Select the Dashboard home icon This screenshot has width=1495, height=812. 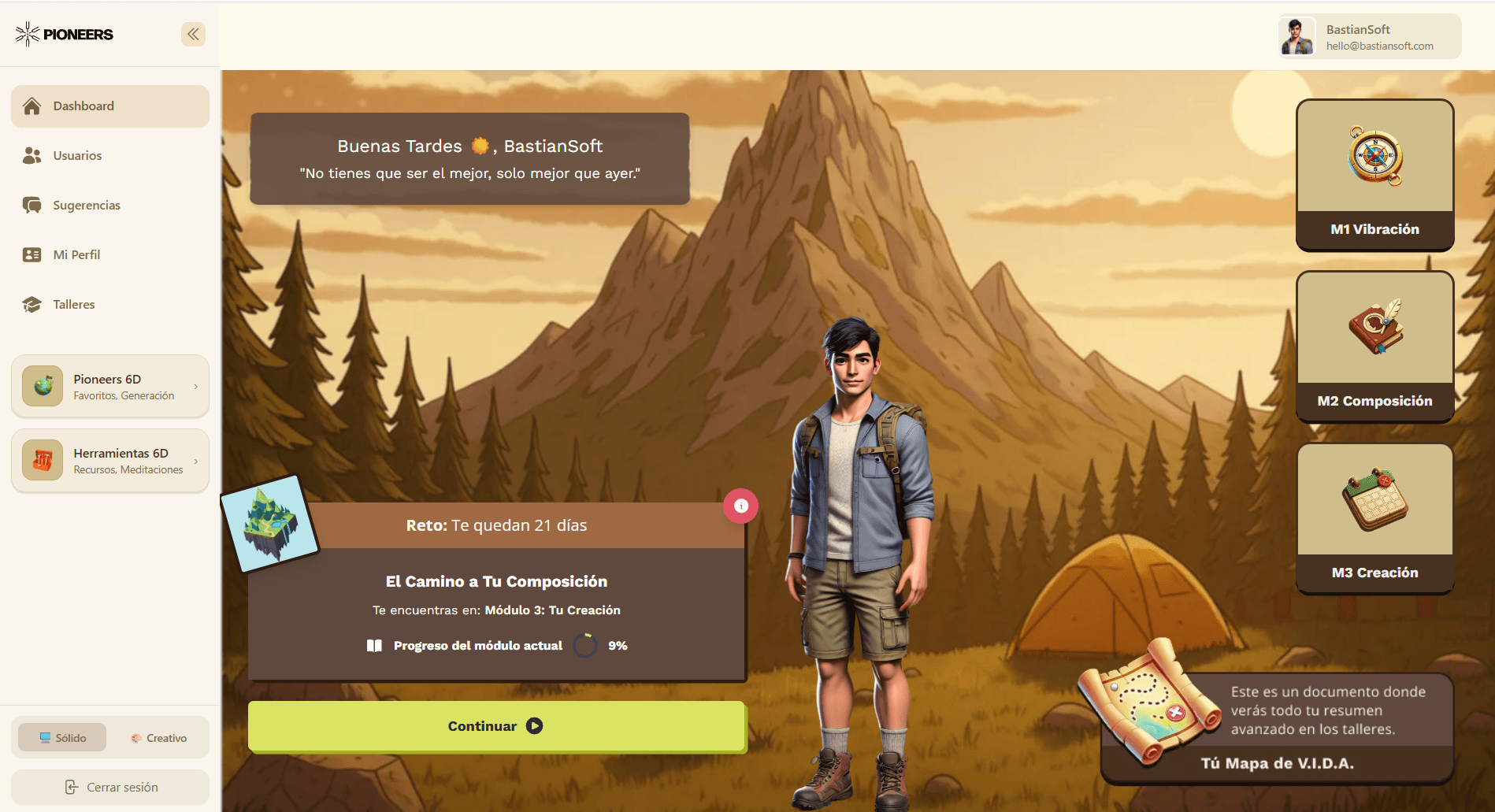(x=32, y=106)
